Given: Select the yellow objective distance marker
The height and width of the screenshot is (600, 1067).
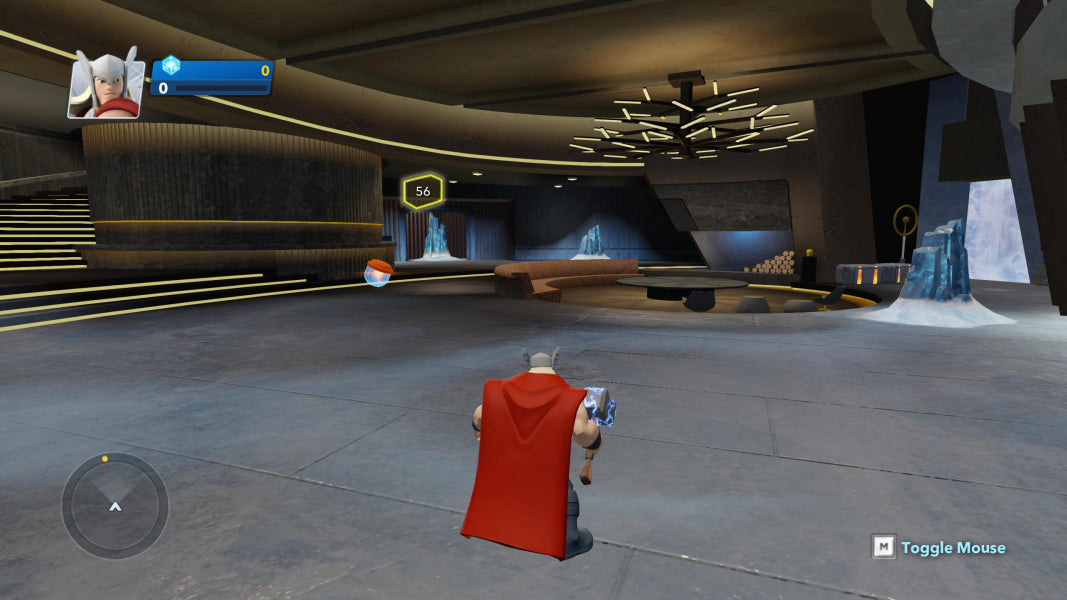Looking at the screenshot, I should (423, 191).
